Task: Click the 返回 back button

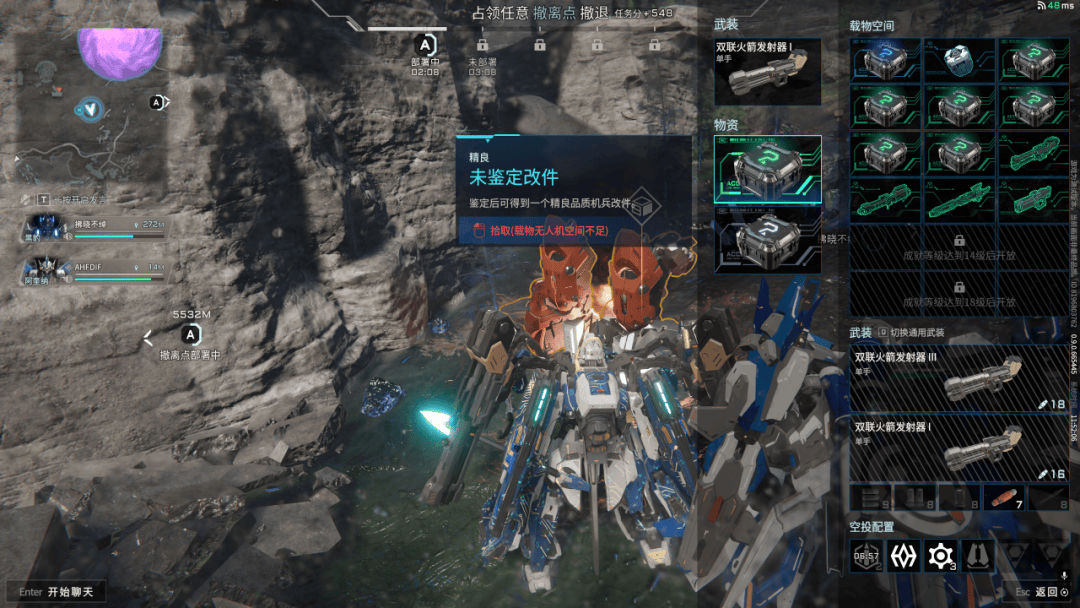Action: [1045, 592]
